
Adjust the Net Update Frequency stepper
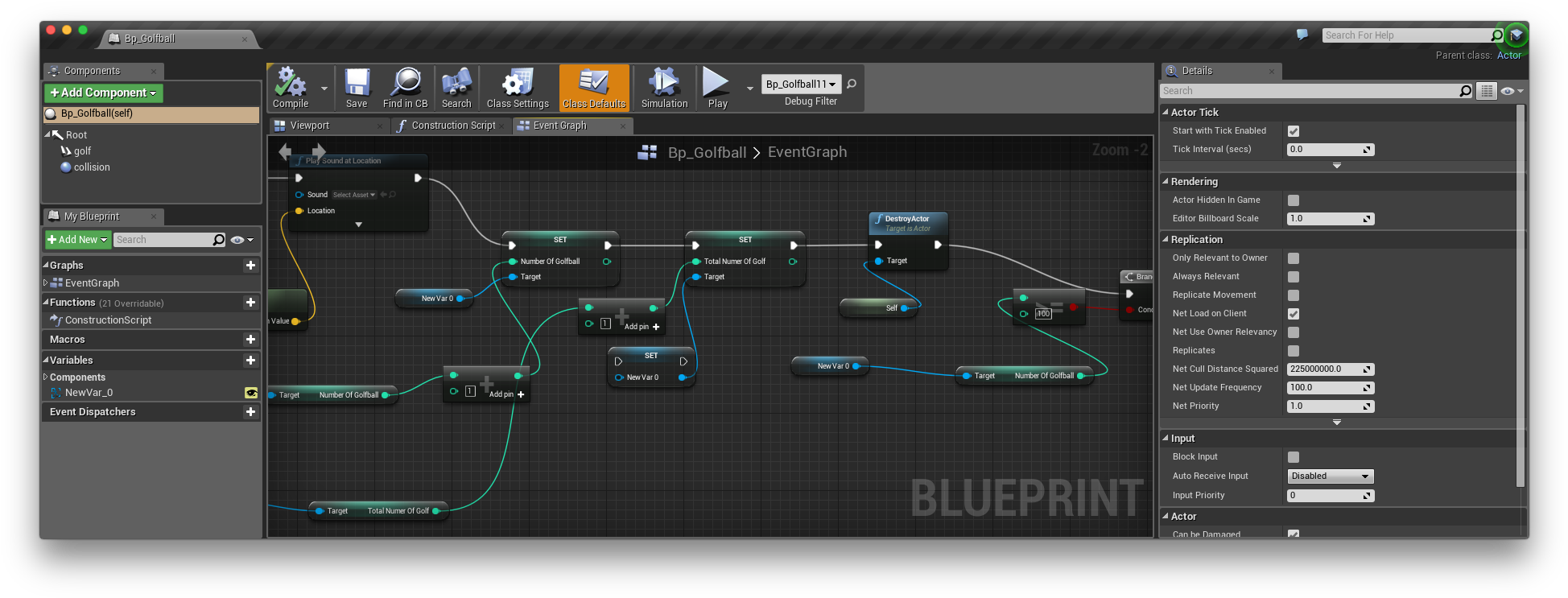point(1366,387)
